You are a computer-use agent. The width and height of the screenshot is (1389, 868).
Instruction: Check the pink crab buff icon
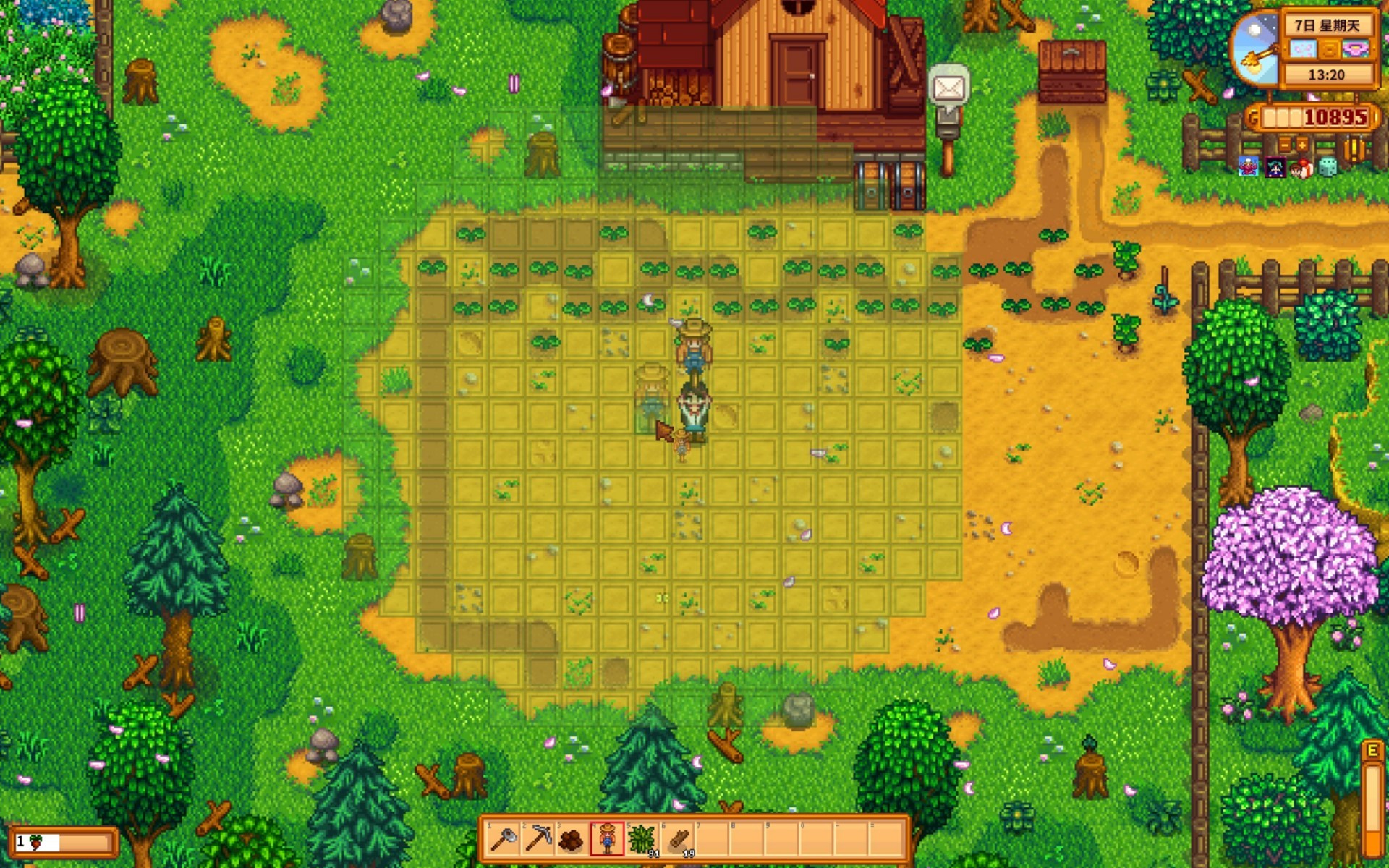click(1248, 168)
